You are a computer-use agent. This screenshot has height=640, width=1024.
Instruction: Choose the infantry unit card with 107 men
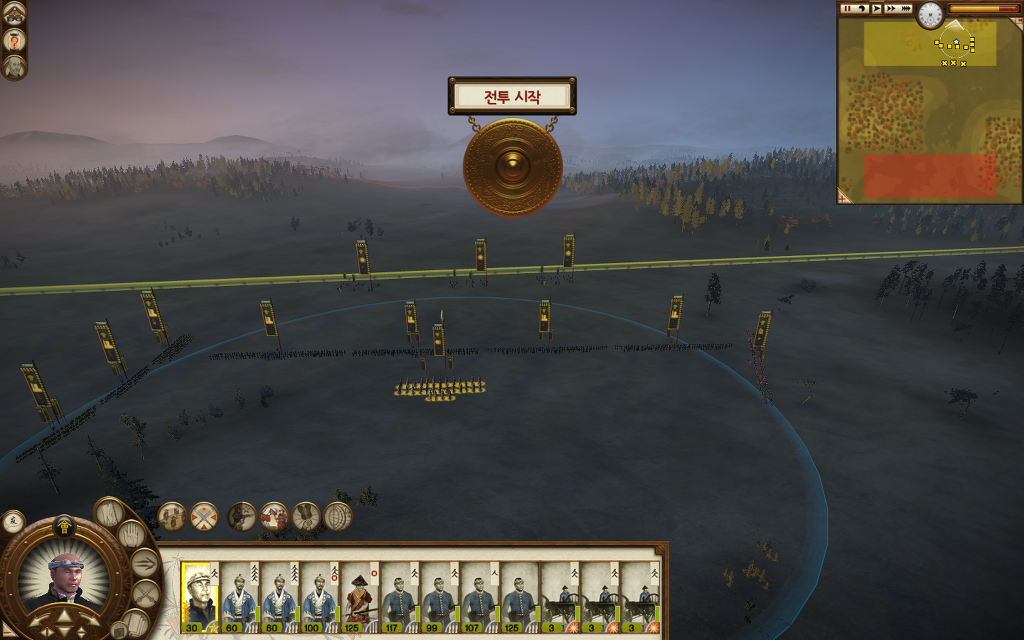[x=480, y=597]
